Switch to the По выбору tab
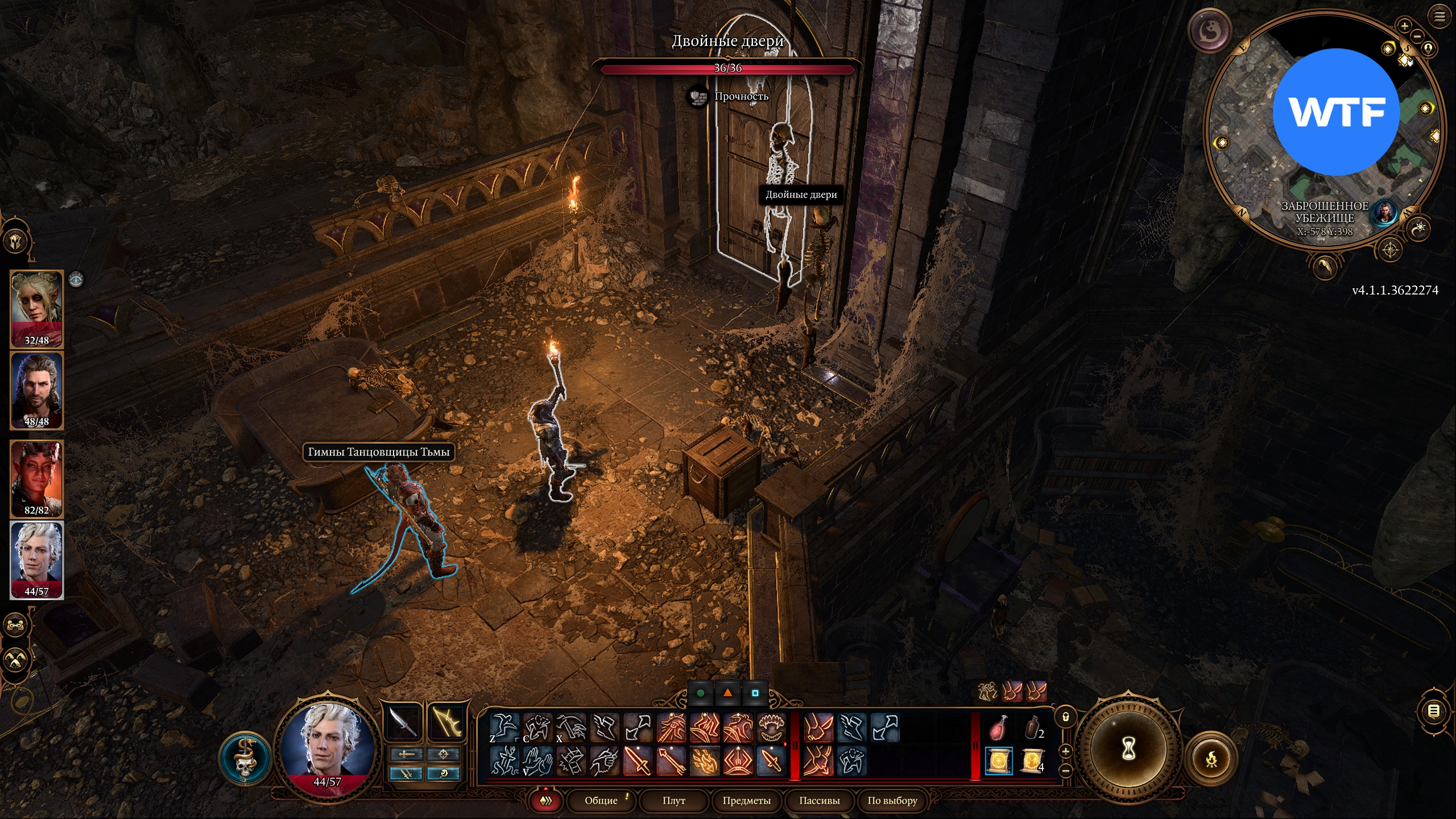The height and width of the screenshot is (819, 1456). click(x=892, y=800)
